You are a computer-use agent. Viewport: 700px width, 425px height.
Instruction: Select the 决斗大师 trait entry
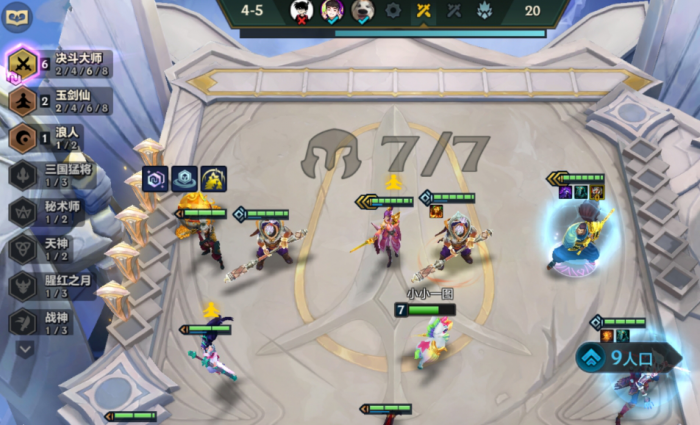pyautogui.click(x=57, y=65)
